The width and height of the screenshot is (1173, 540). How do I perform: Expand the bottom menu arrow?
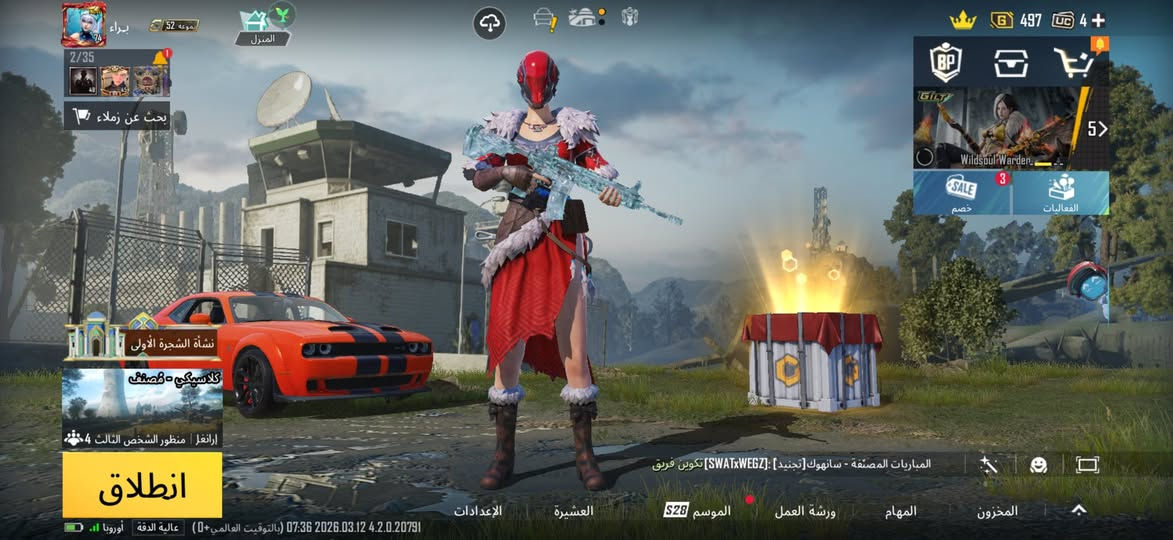click(x=1078, y=510)
